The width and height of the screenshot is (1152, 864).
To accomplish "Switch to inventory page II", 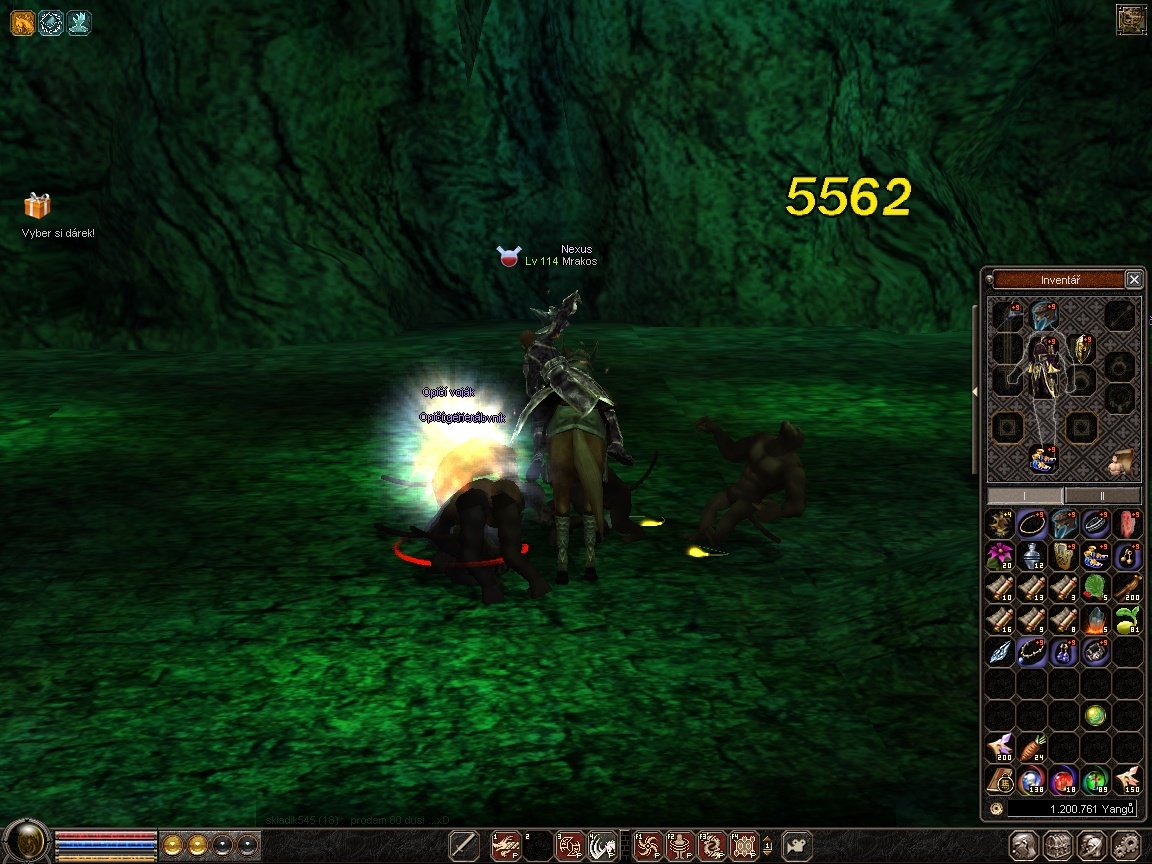I will click(1102, 496).
